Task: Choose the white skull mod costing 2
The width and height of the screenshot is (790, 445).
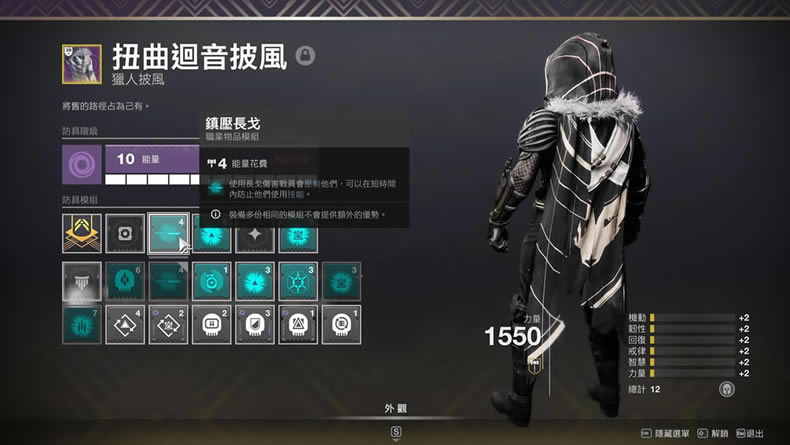Action: coord(211,325)
